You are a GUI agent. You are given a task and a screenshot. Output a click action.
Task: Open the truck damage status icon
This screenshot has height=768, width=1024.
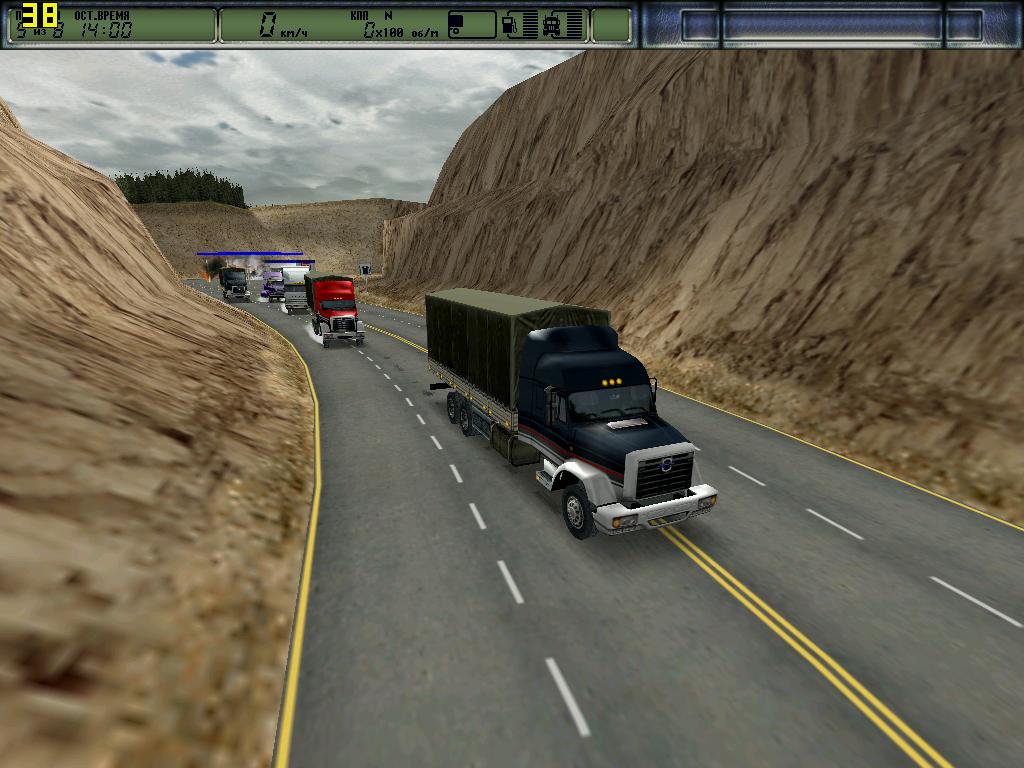[x=551, y=25]
